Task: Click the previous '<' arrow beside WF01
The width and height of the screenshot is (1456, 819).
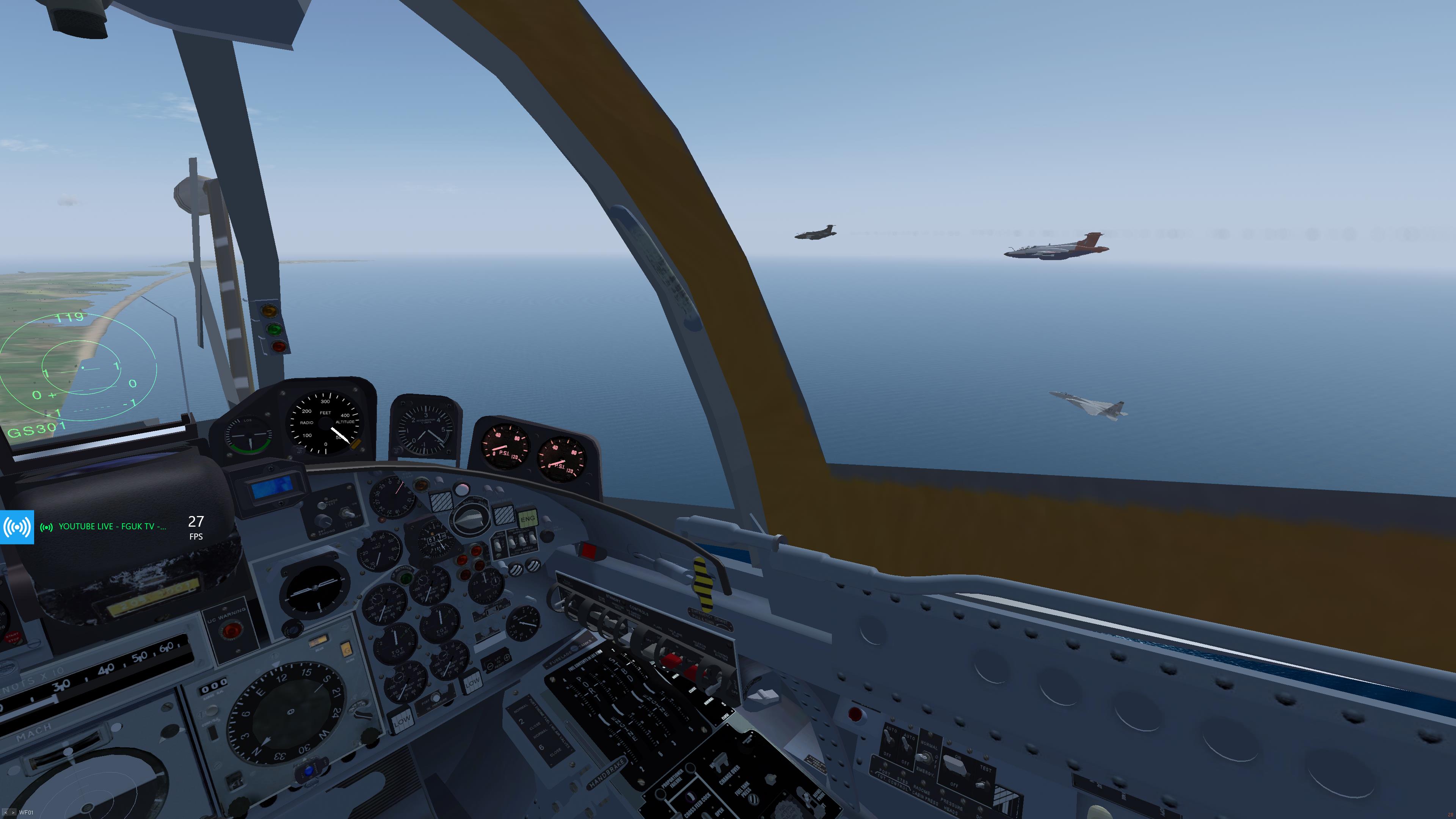Action: [6, 813]
